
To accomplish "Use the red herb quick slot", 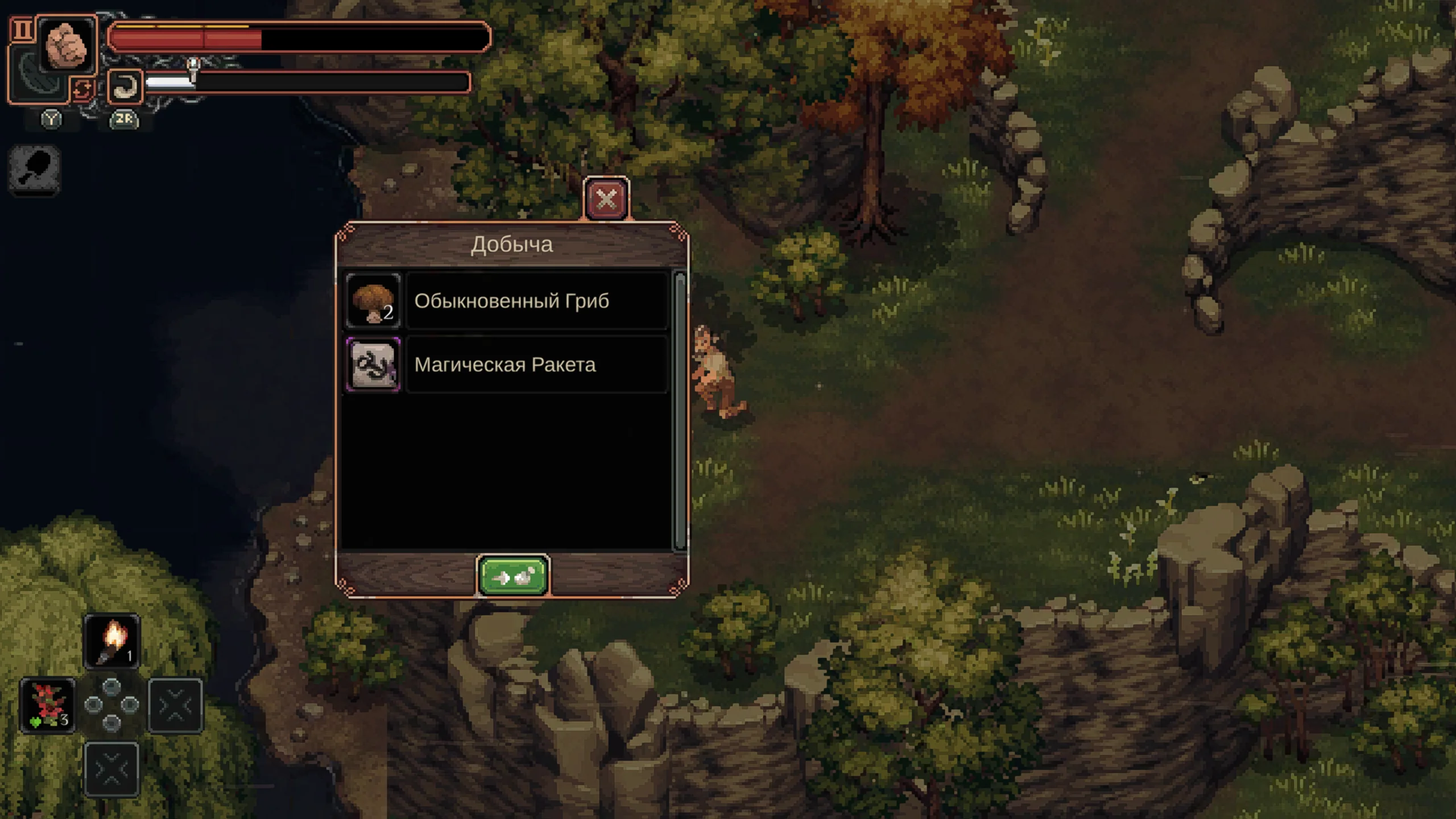I will pos(48,705).
